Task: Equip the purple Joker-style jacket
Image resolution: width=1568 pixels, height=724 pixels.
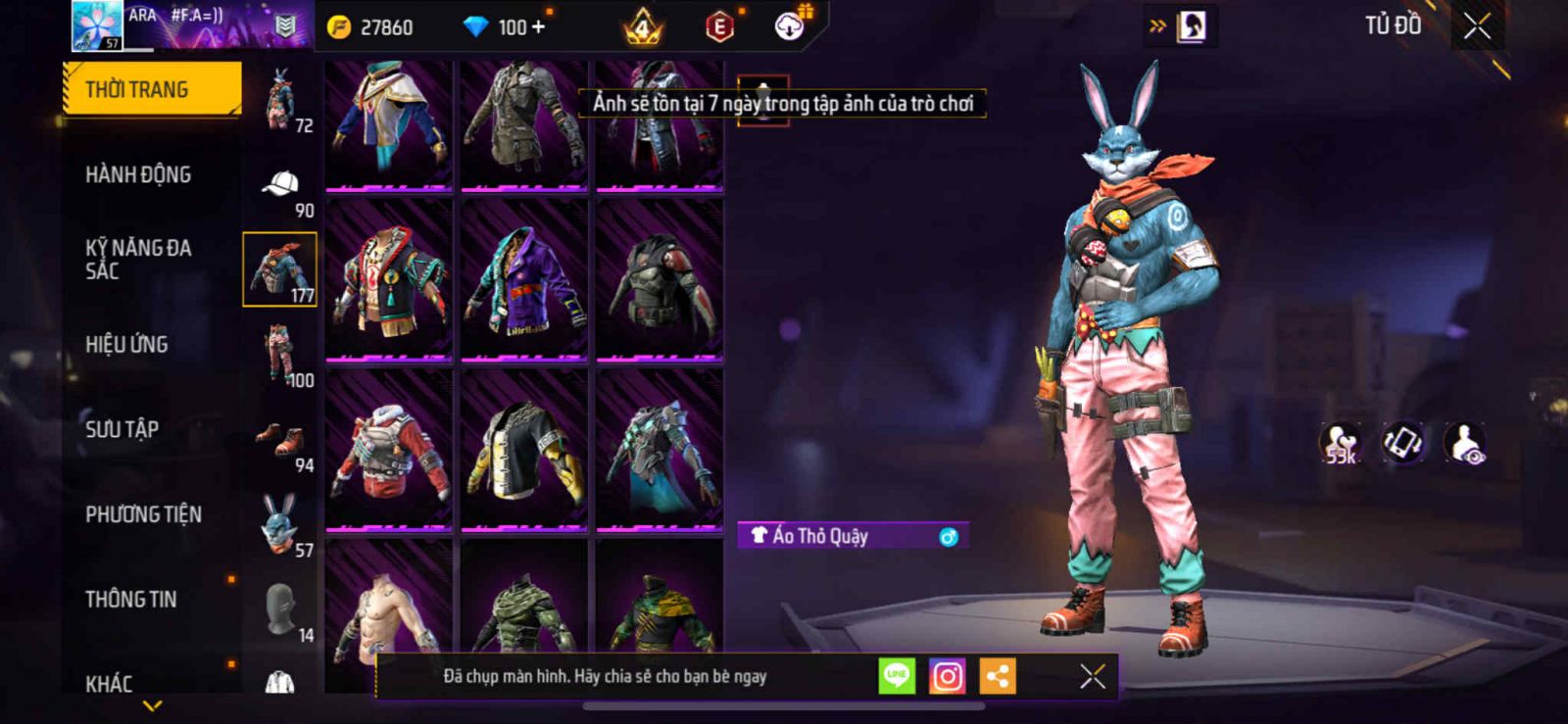Action: pyautogui.click(x=524, y=280)
